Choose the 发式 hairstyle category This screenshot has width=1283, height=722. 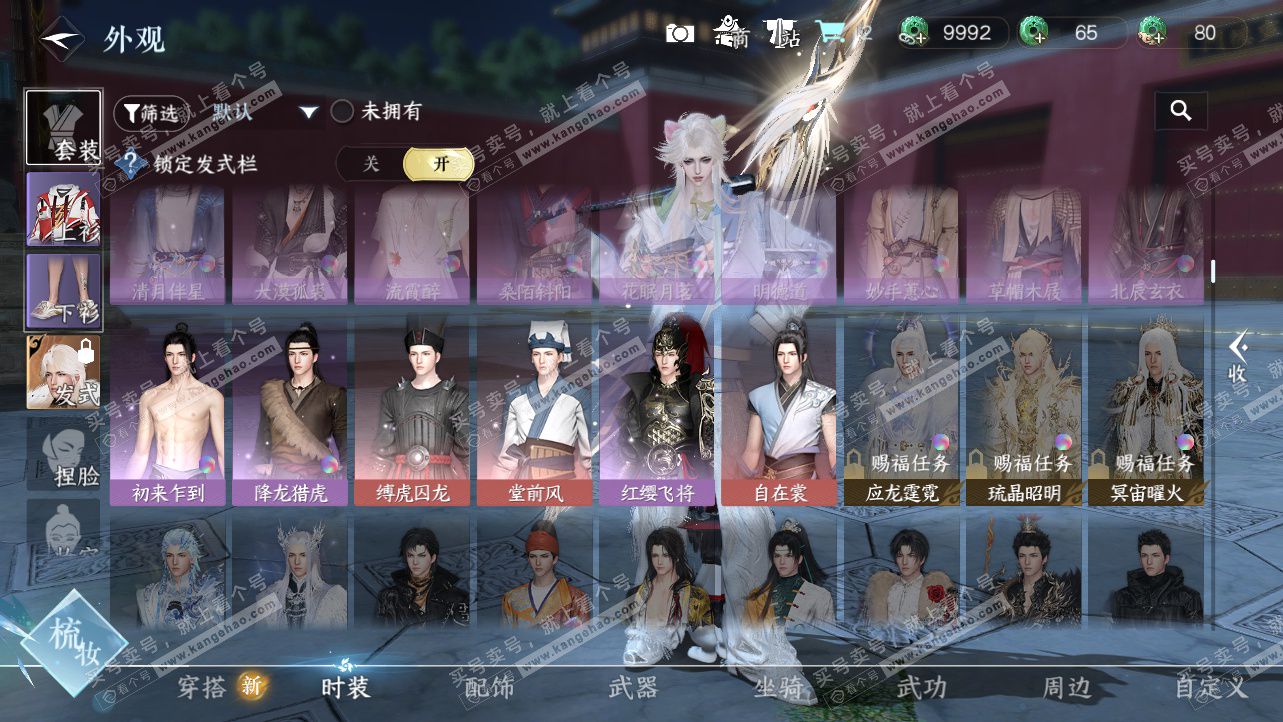[63, 372]
